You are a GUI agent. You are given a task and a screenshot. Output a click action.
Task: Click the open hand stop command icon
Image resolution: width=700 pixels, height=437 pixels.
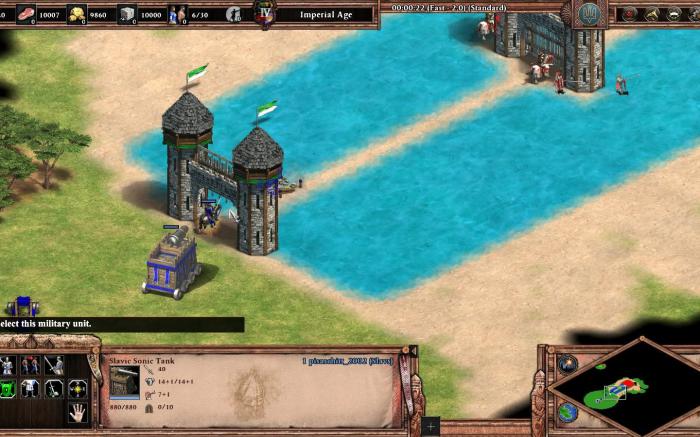77,411
